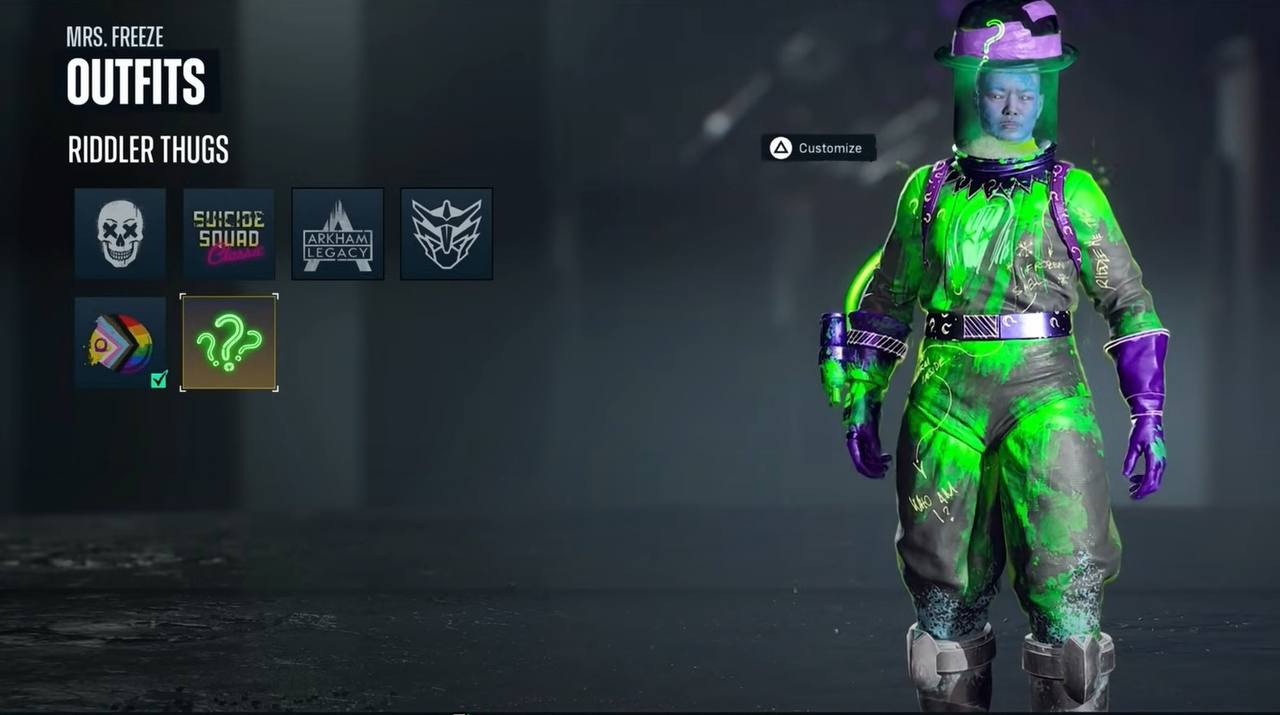The image size is (1280, 715).
Task: Open the Arkham Legacy outfit tile
Action: tap(337, 233)
